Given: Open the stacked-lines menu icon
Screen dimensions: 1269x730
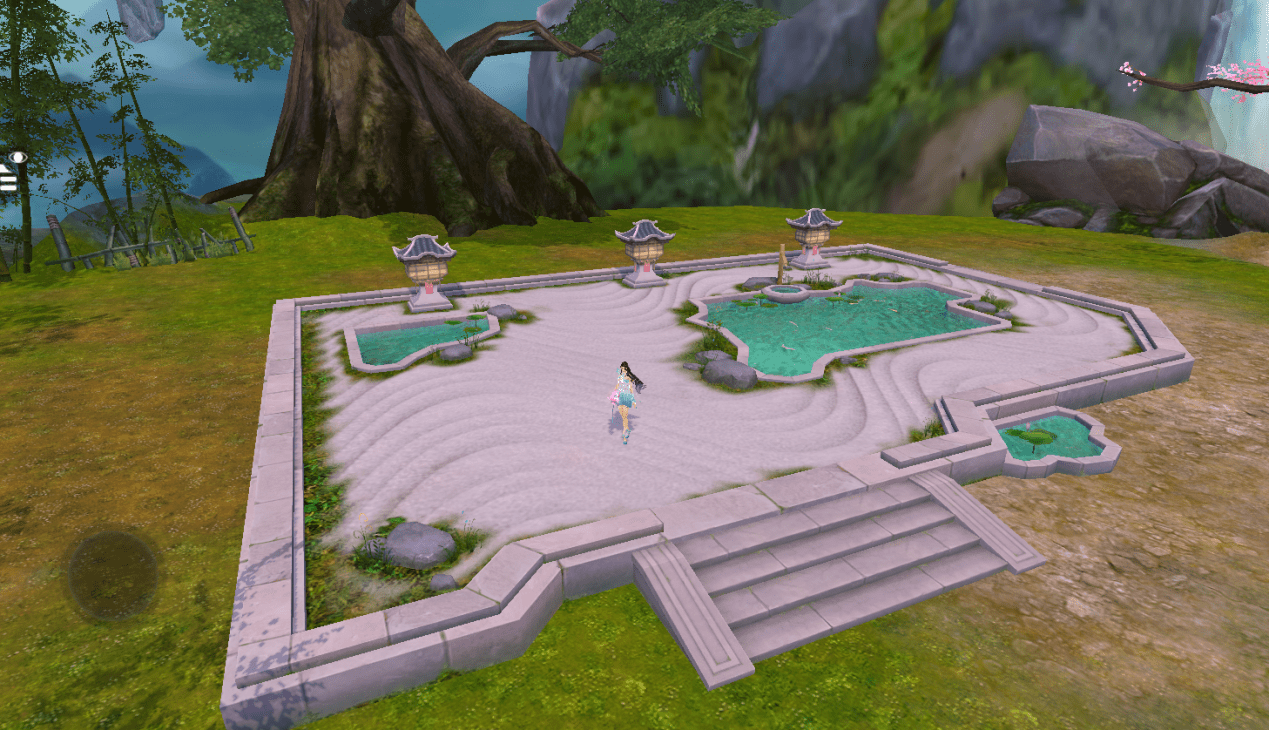Looking at the screenshot, I should [8, 180].
